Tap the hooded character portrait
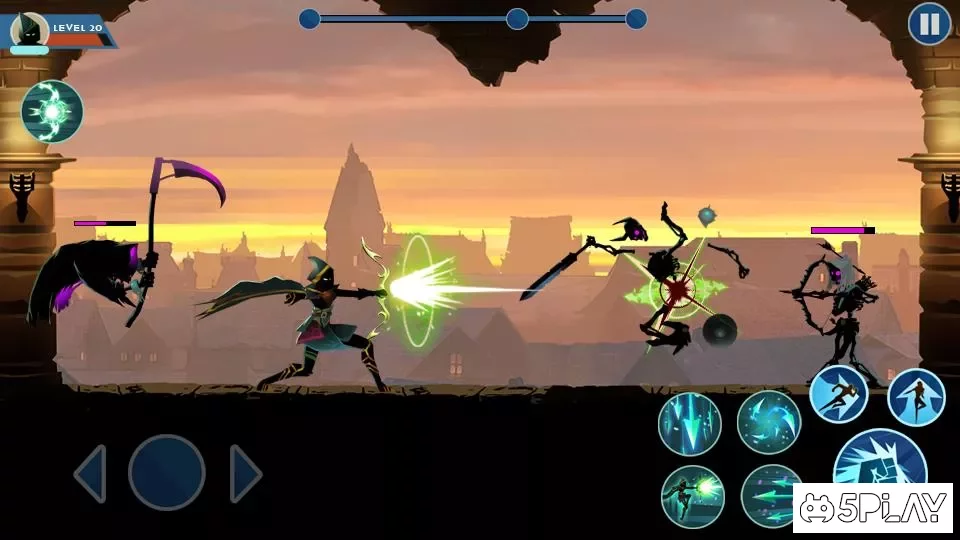This screenshot has width=960, height=540. click(x=29, y=30)
